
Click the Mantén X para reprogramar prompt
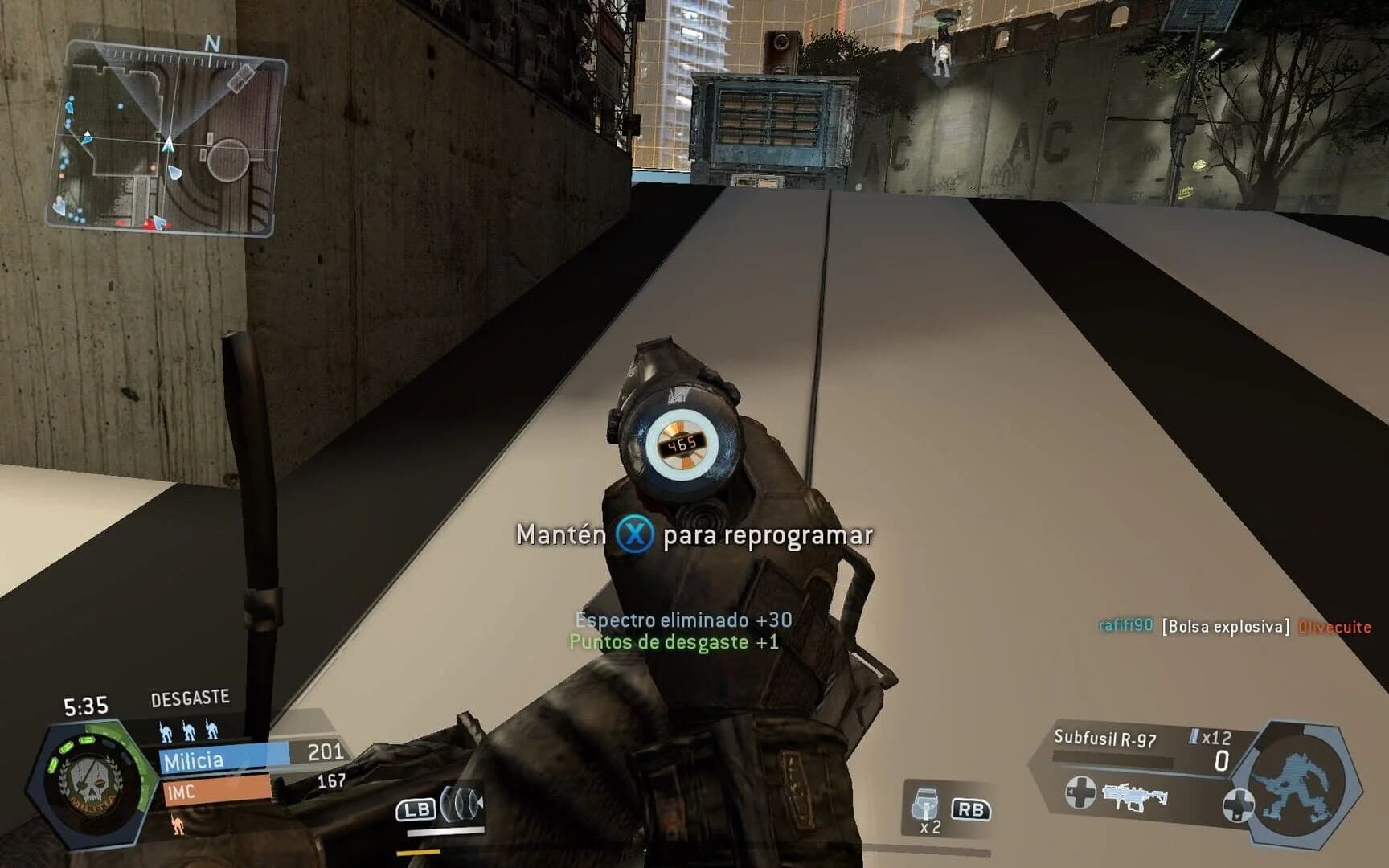tap(694, 534)
